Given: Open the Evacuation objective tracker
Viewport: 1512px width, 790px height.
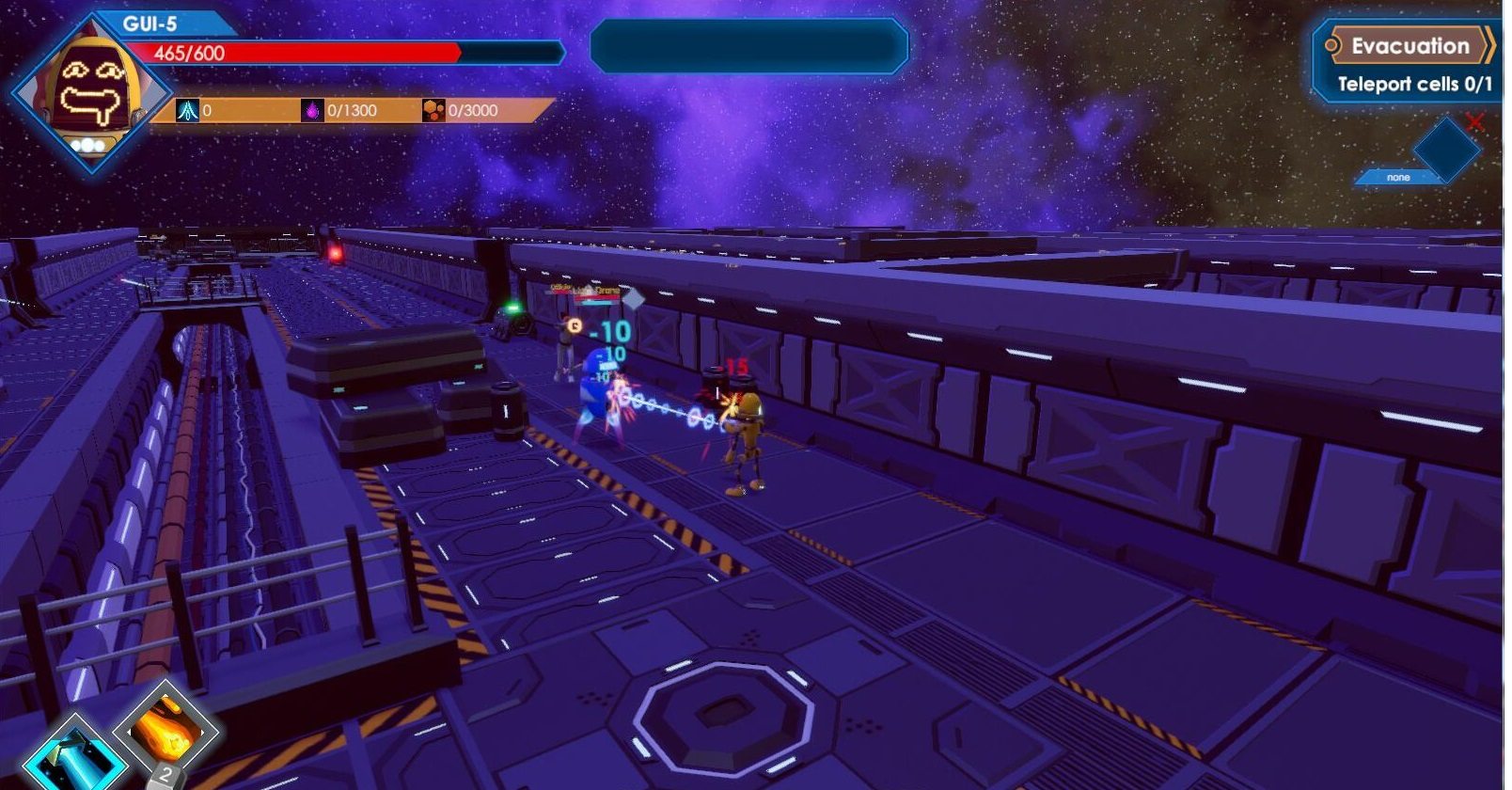Looking at the screenshot, I should (1408, 46).
